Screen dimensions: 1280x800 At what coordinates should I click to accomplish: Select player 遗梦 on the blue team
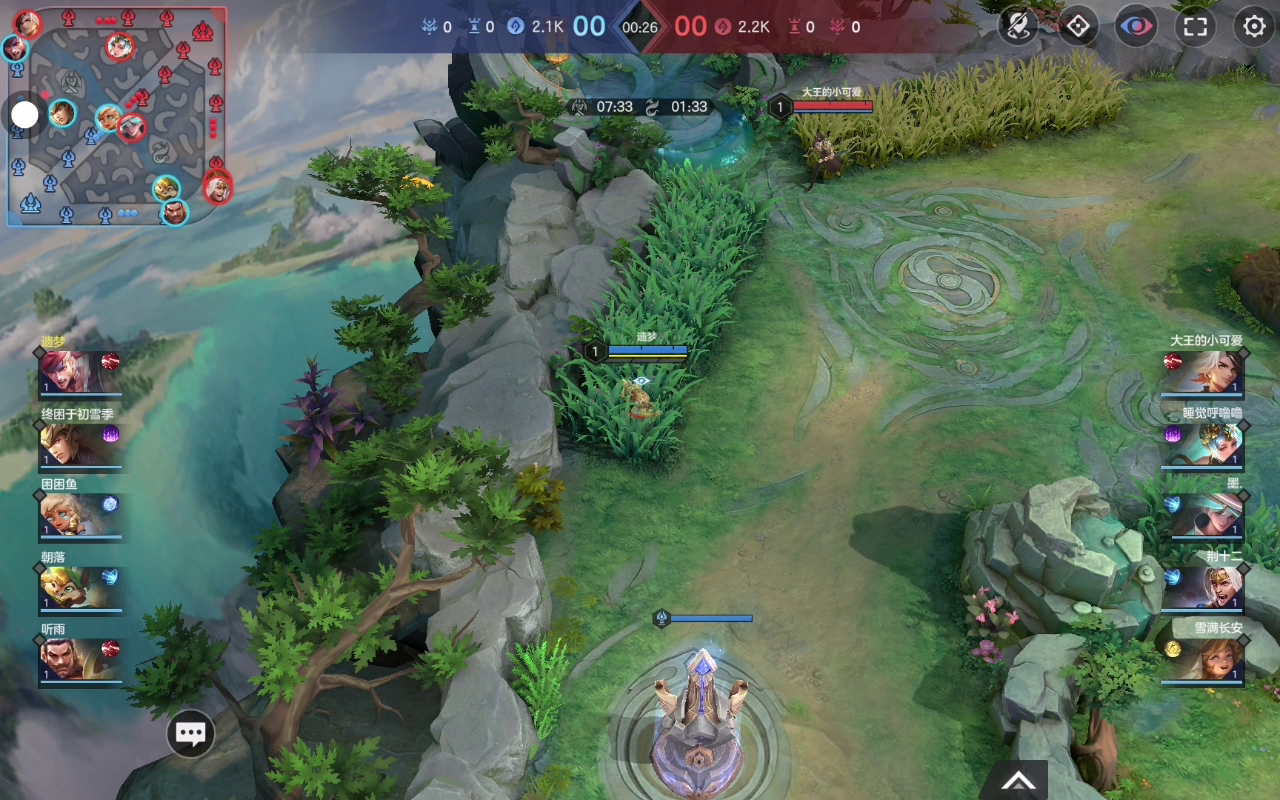click(x=80, y=373)
